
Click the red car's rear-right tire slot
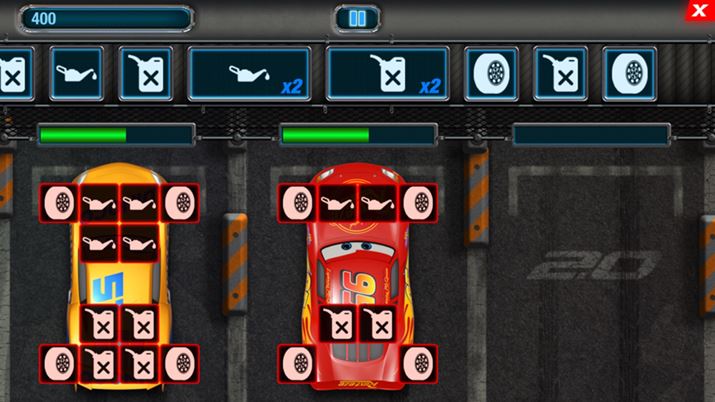(419, 362)
